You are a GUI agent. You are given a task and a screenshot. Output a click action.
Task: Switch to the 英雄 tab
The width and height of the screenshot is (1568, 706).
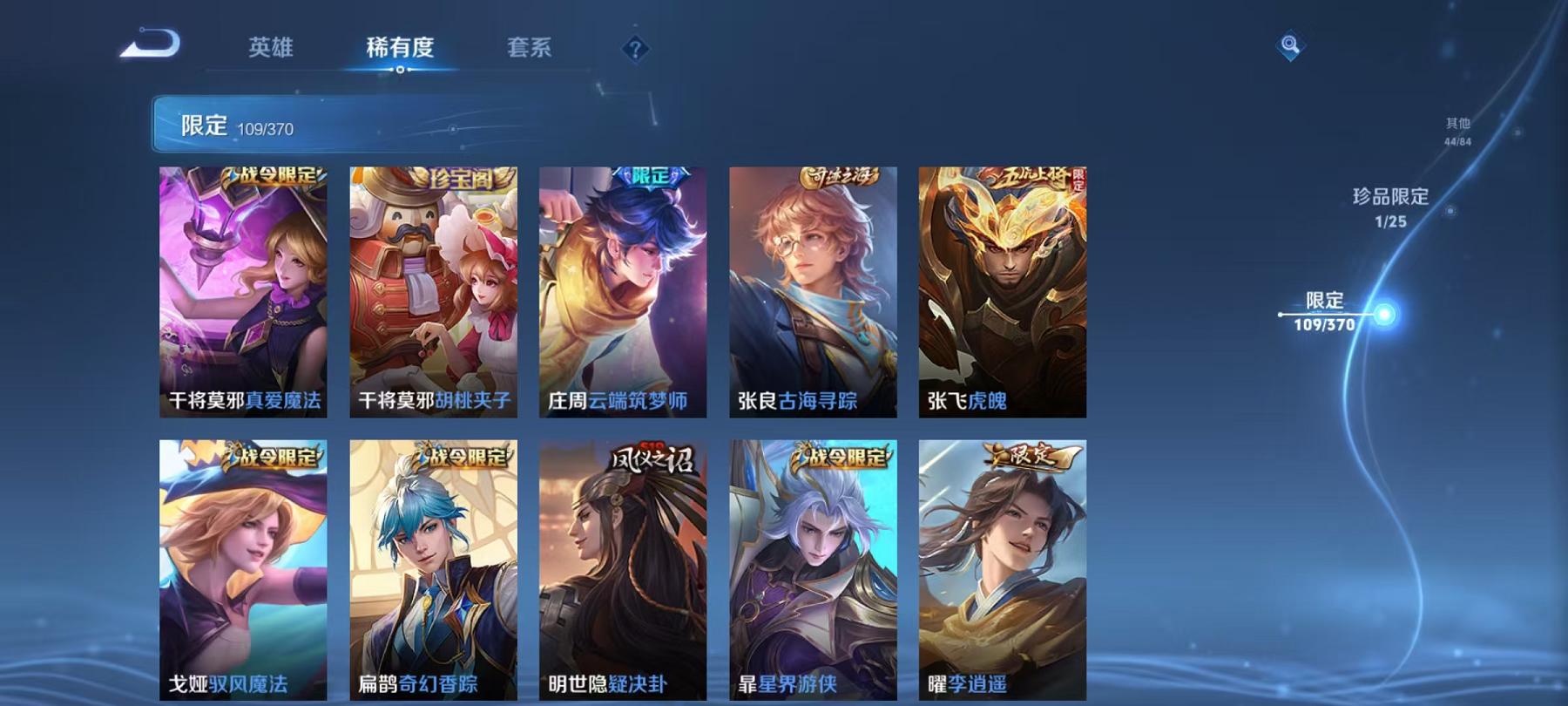271,50
